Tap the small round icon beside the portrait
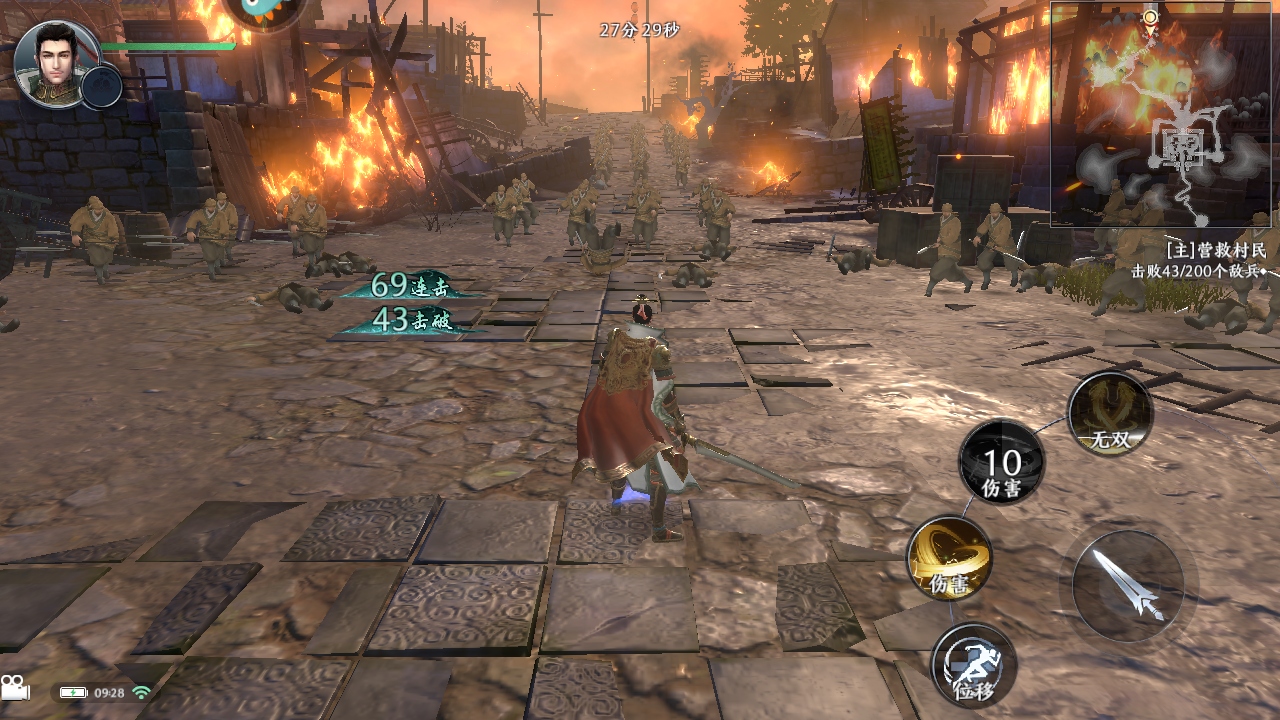Screen dimensions: 1280x720 click(x=102, y=87)
